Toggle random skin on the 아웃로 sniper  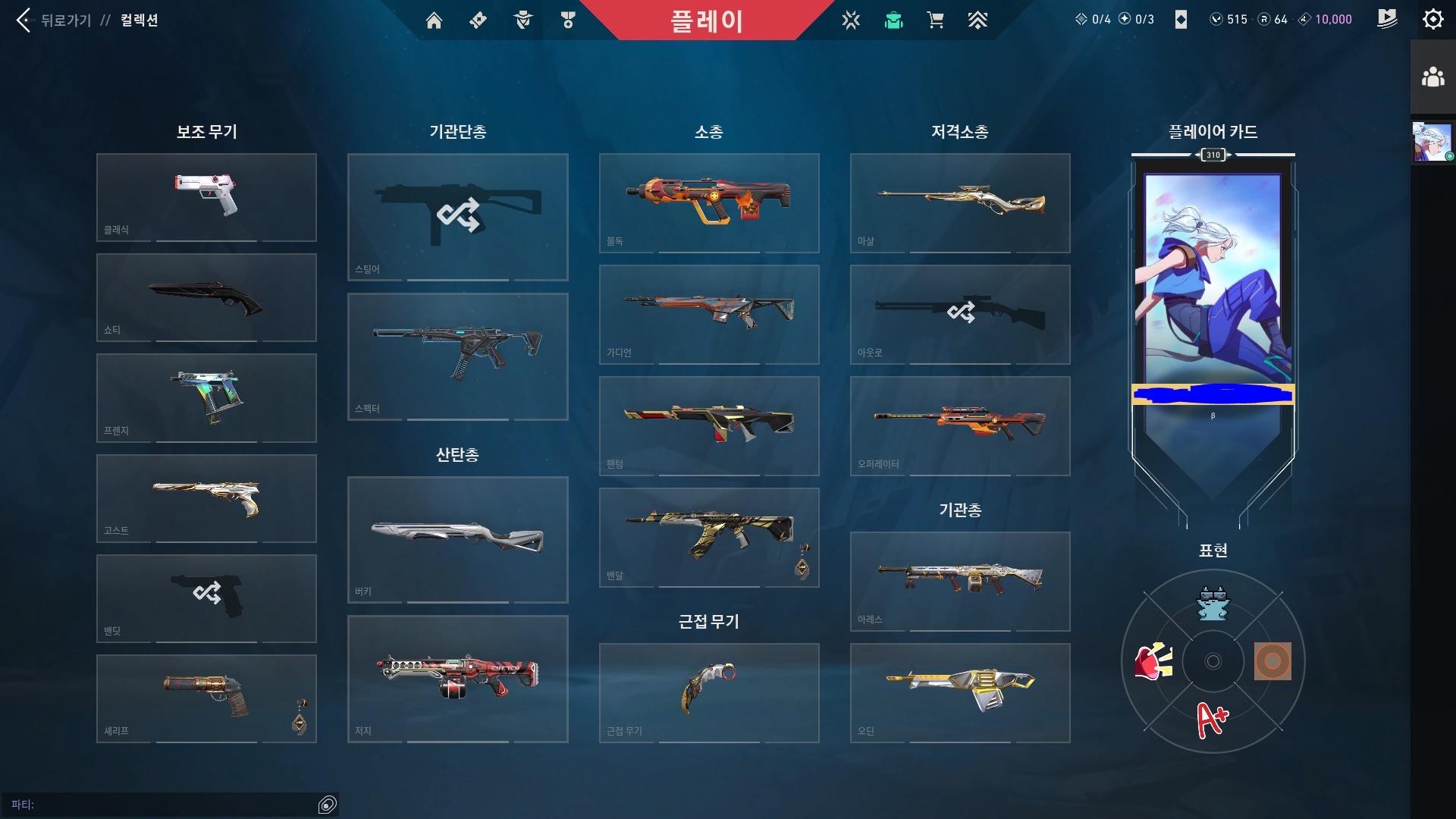(960, 312)
